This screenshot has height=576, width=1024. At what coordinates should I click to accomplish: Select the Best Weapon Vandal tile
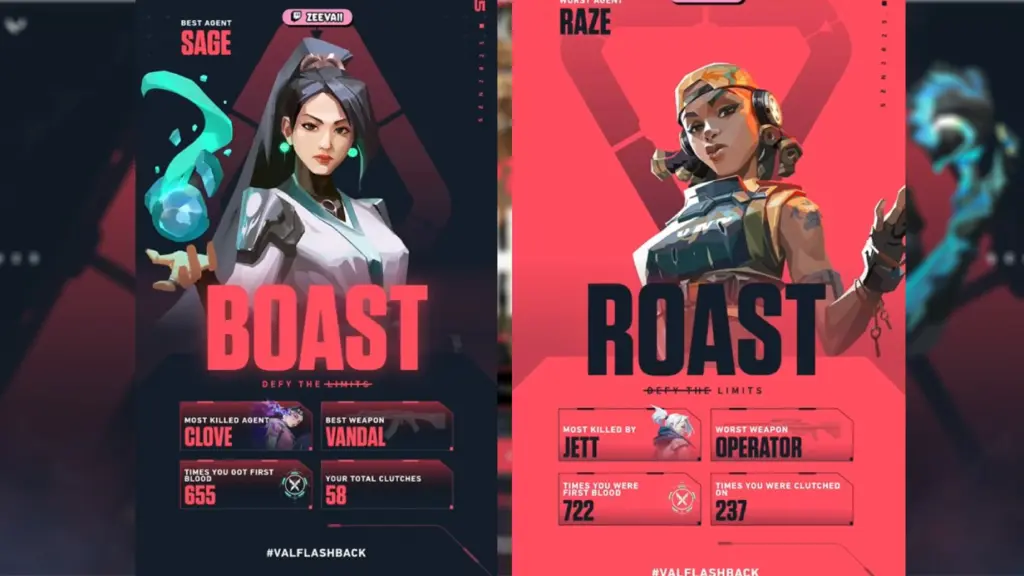pos(387,427)
